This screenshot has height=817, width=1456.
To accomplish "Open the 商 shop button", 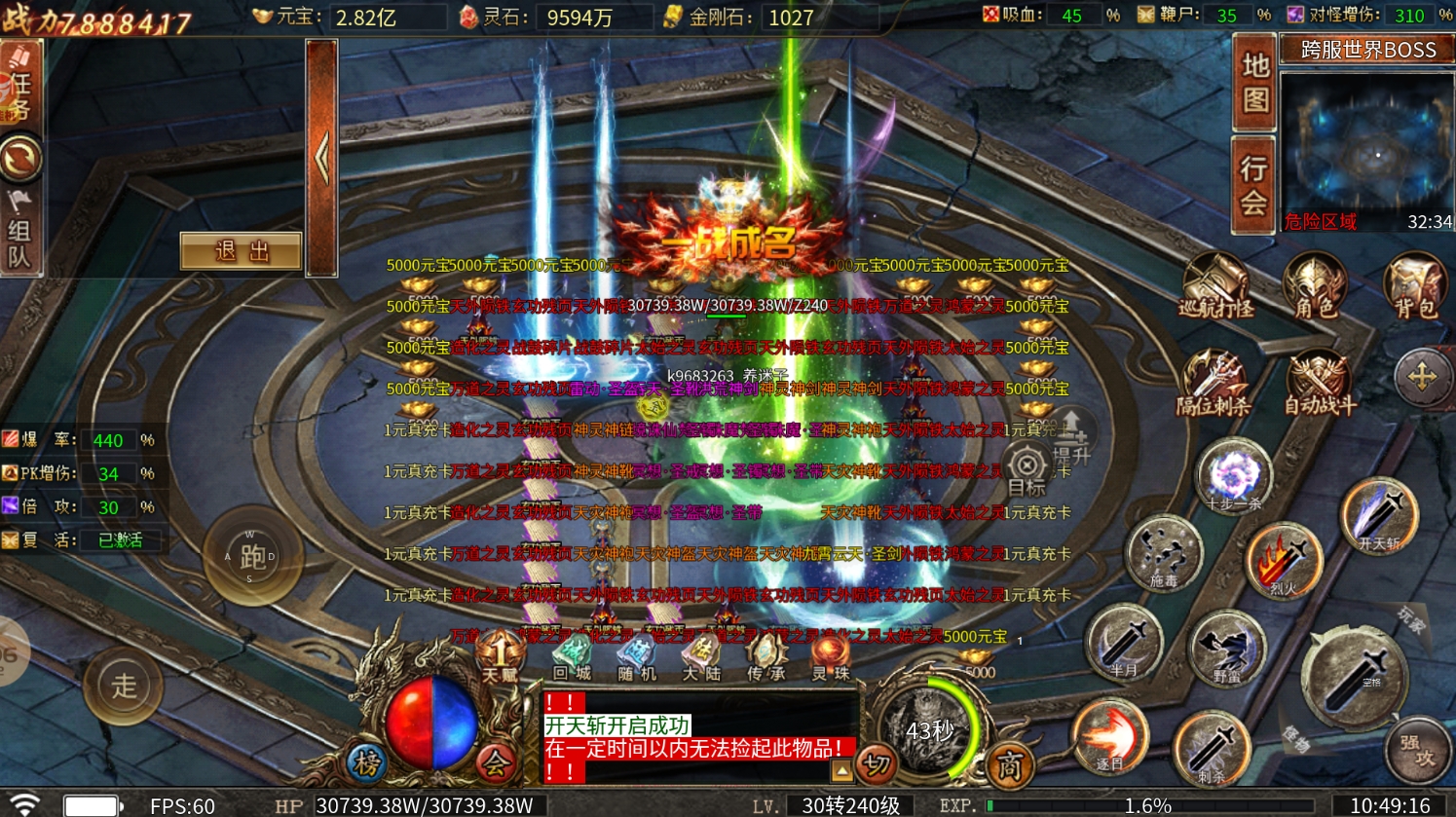I will 1009,766.
